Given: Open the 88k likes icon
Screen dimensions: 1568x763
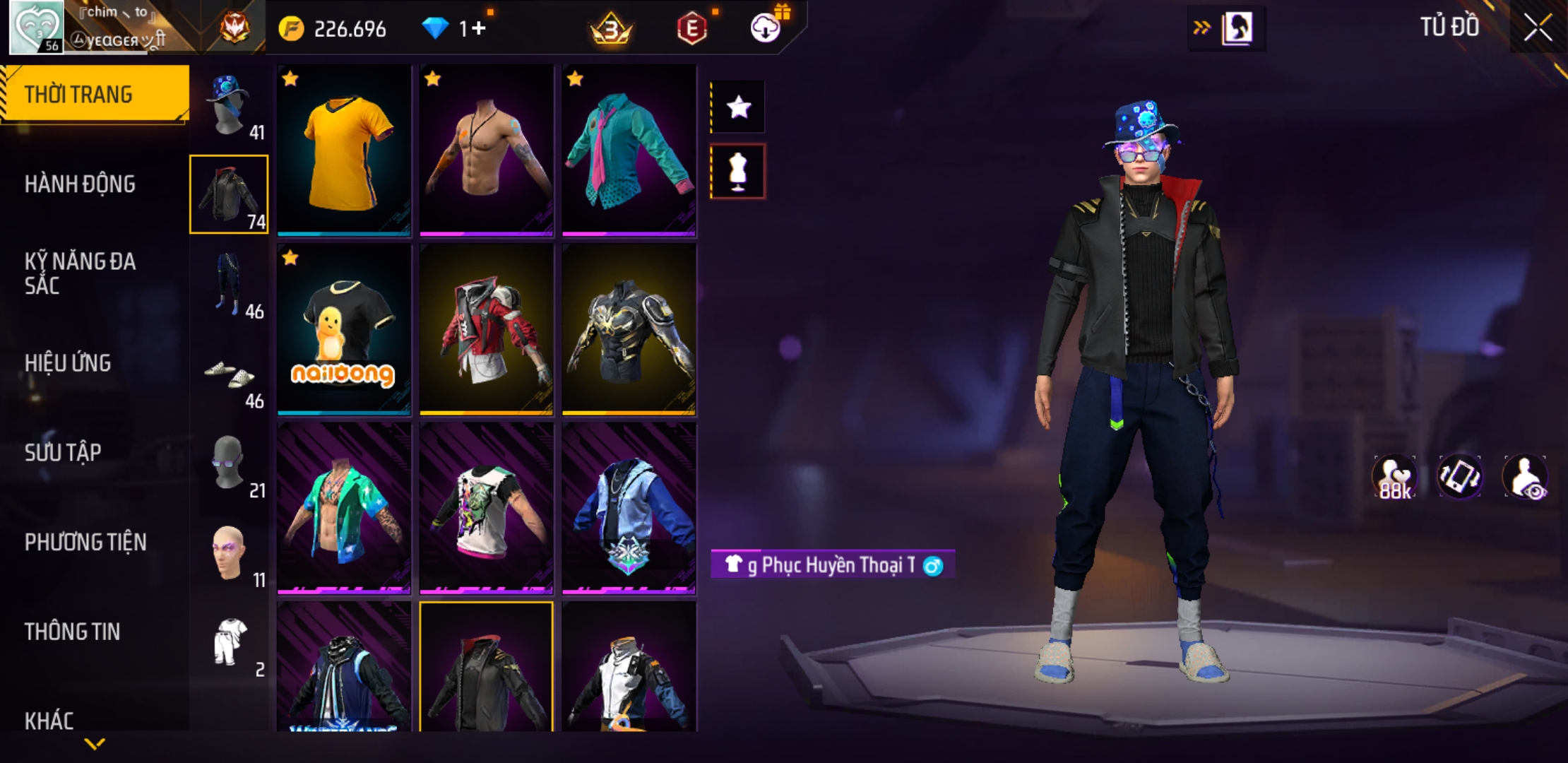Looking at the screenshot, I should pos(1394,477).
